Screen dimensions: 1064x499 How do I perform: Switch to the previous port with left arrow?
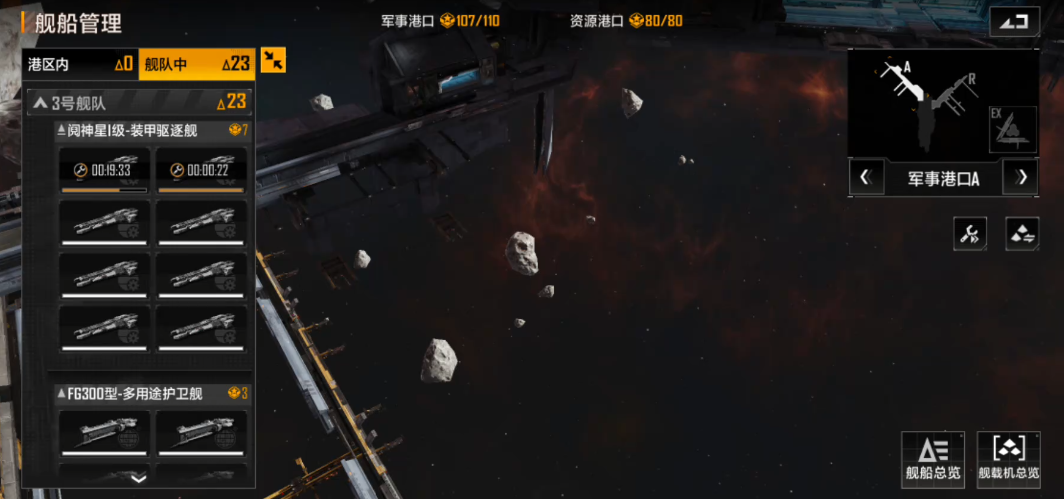click(x=866, y=178)
